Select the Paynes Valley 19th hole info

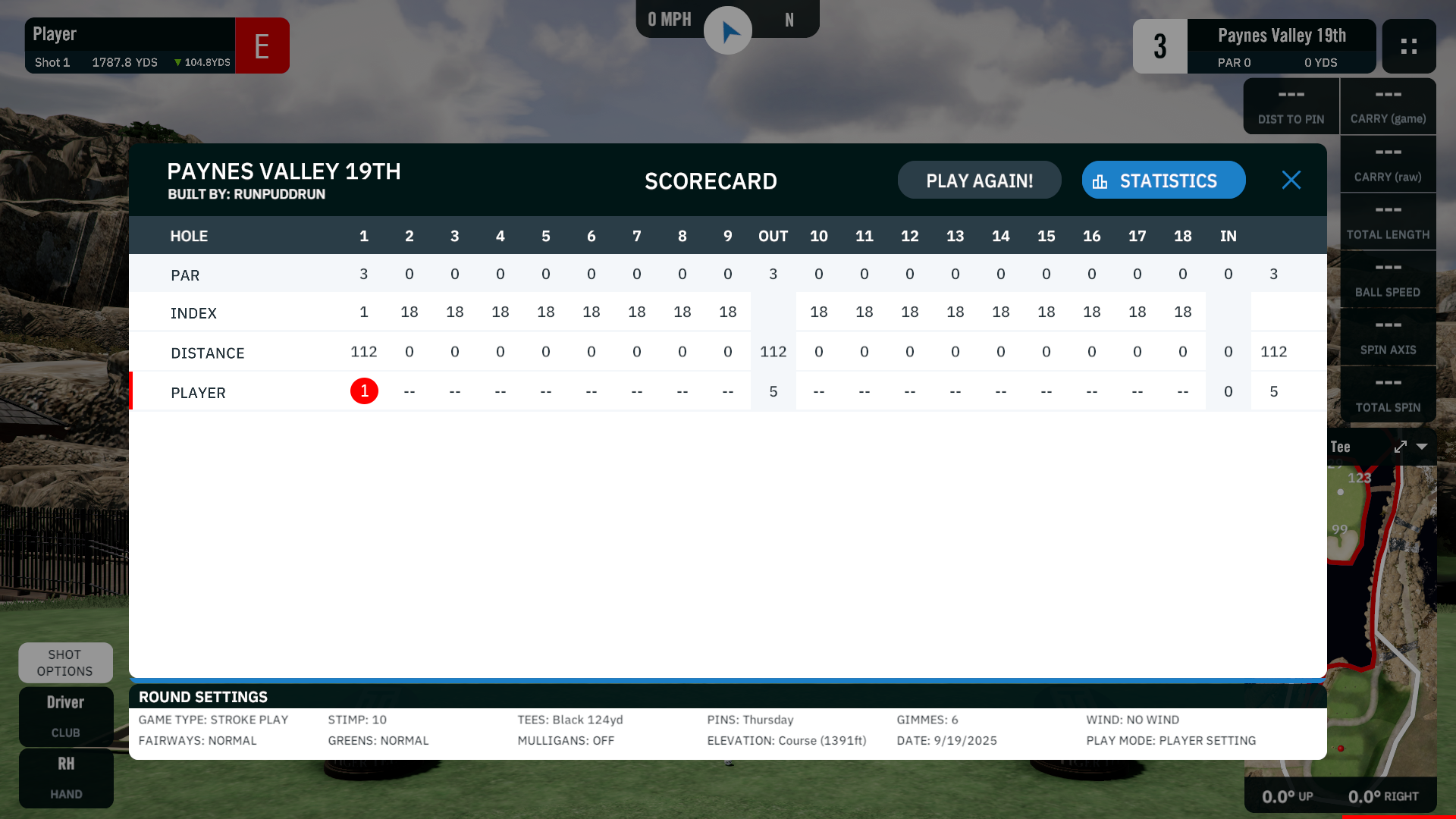pos(1281,45)
